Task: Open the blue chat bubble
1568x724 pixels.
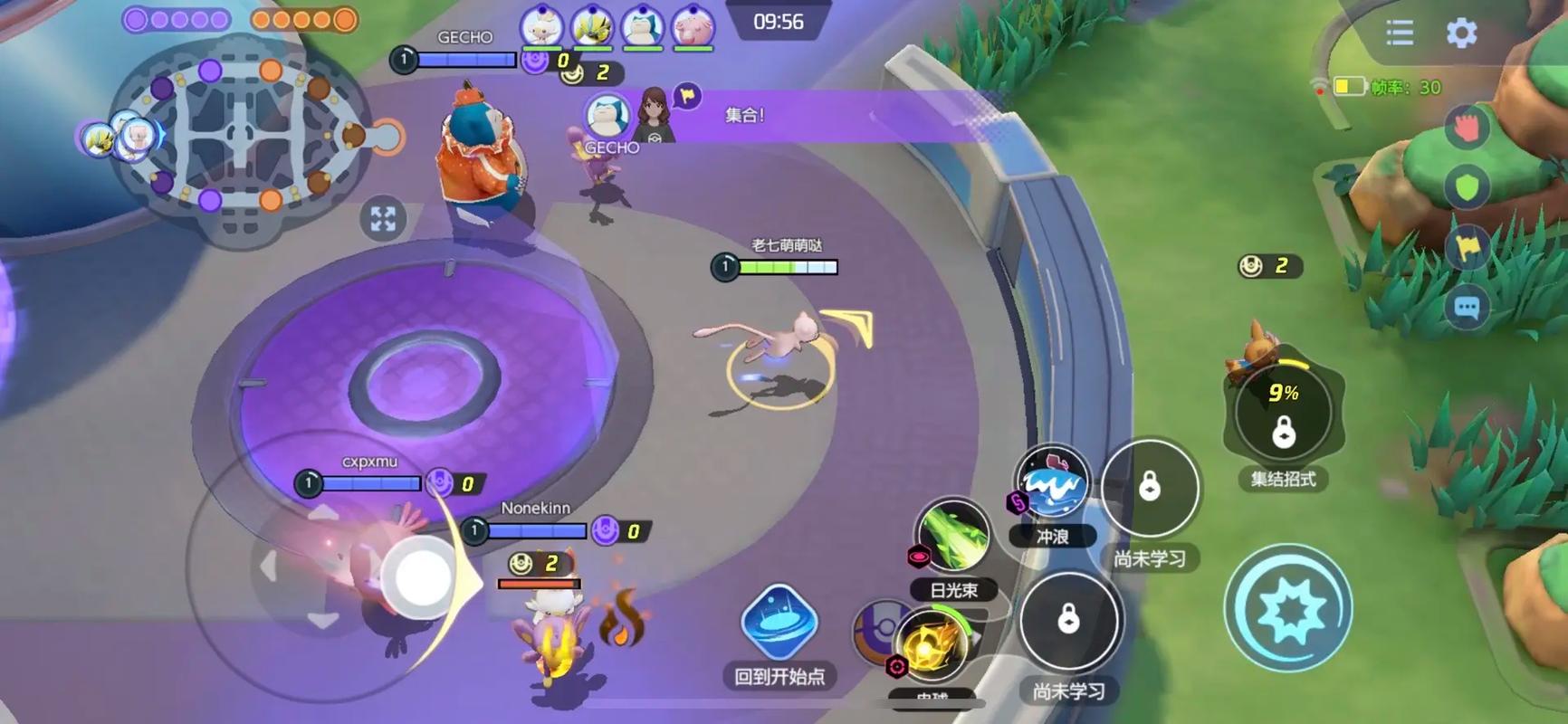Action: point(1467,309)
